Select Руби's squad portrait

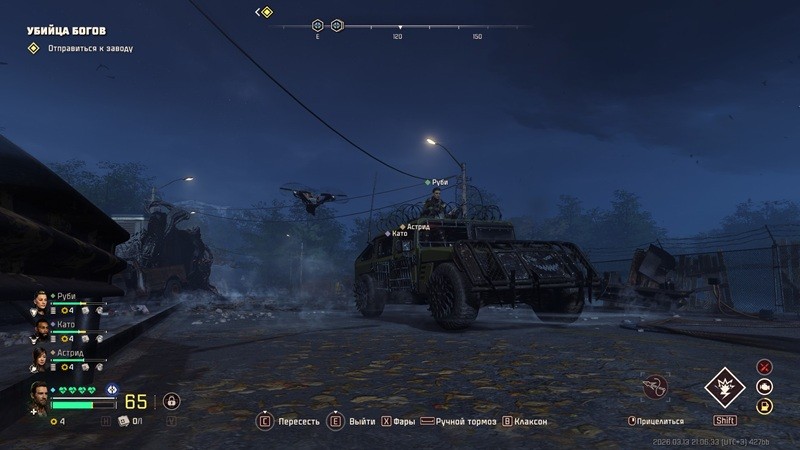tap(39, 300)
